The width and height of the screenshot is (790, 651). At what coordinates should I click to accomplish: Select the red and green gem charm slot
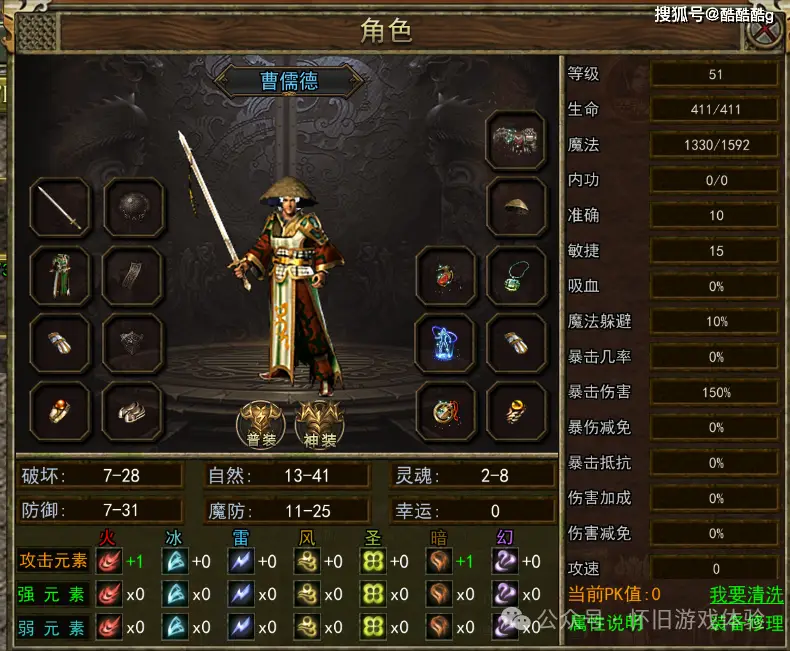click(445, 275)
